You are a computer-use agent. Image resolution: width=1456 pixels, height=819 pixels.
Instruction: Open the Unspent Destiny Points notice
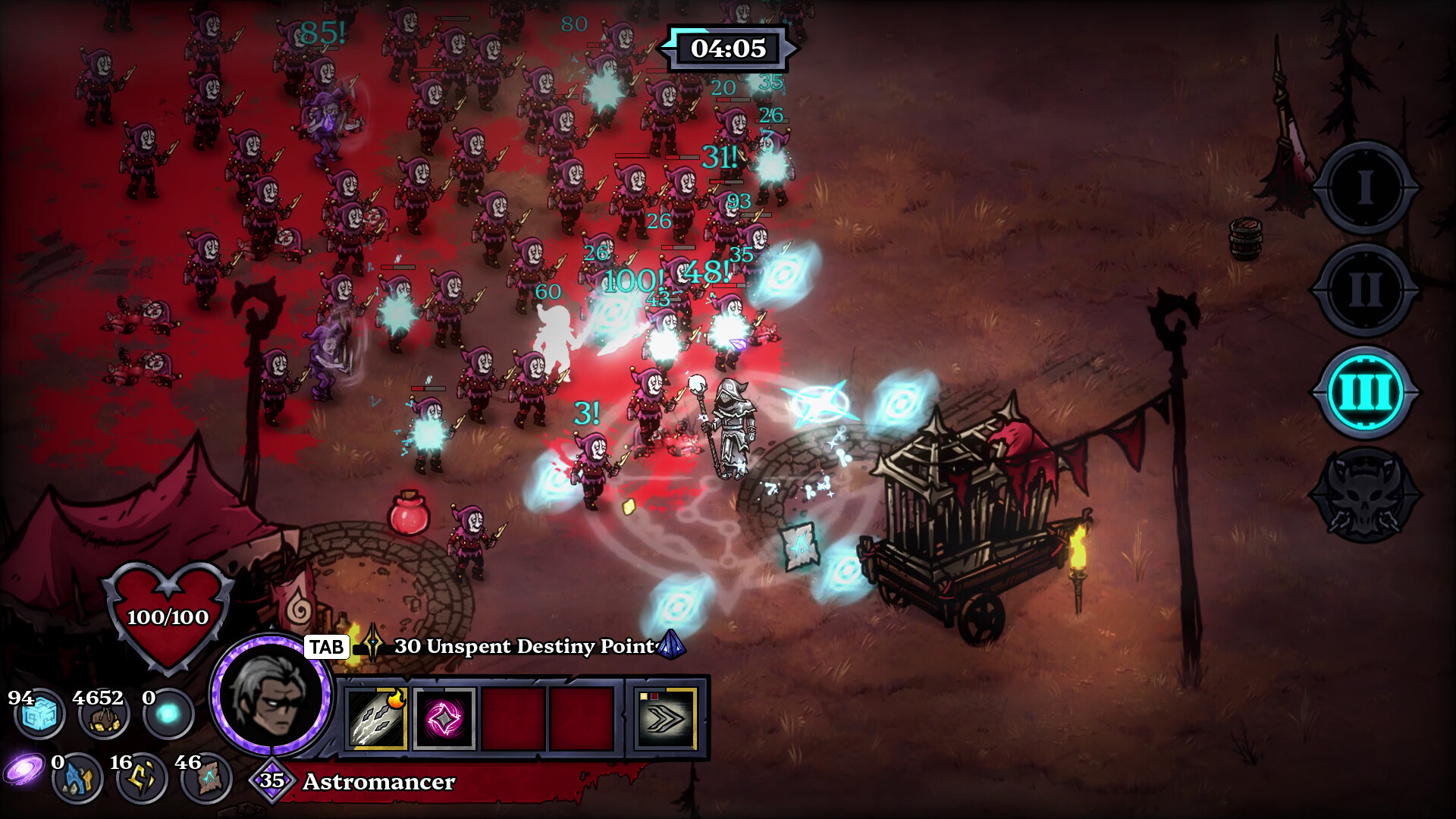pyautogui.click(x=523, y=646)
